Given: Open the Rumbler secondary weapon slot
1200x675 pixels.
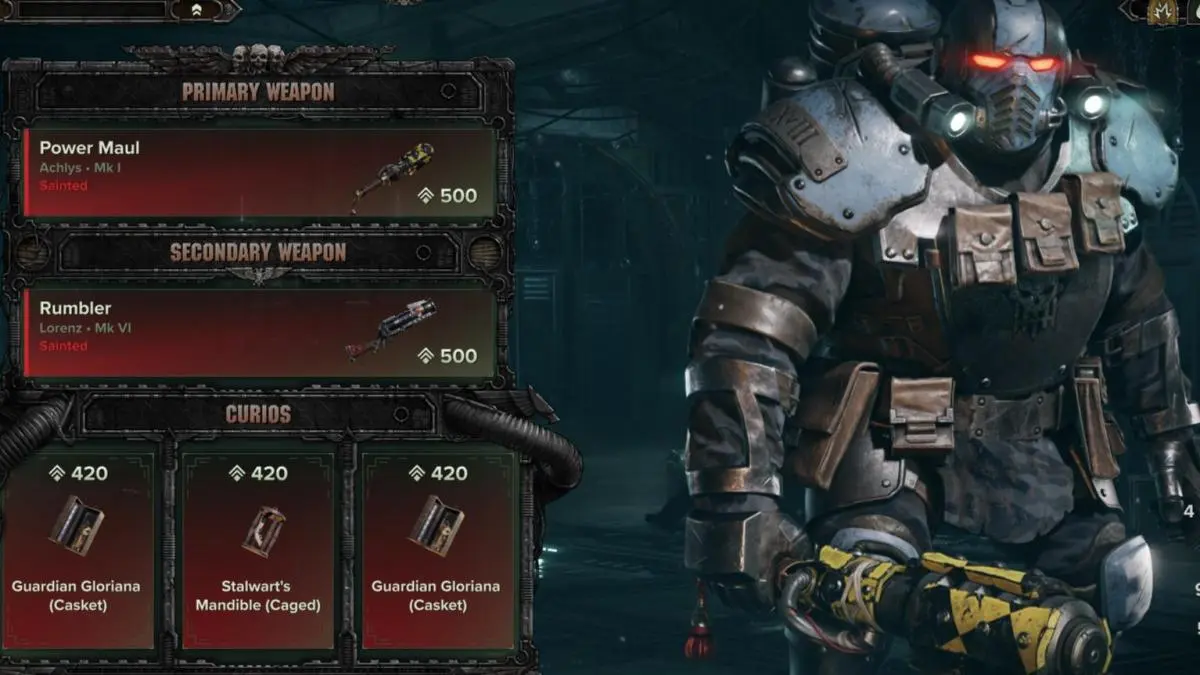Looking at the screenshot, I should 260,333.
